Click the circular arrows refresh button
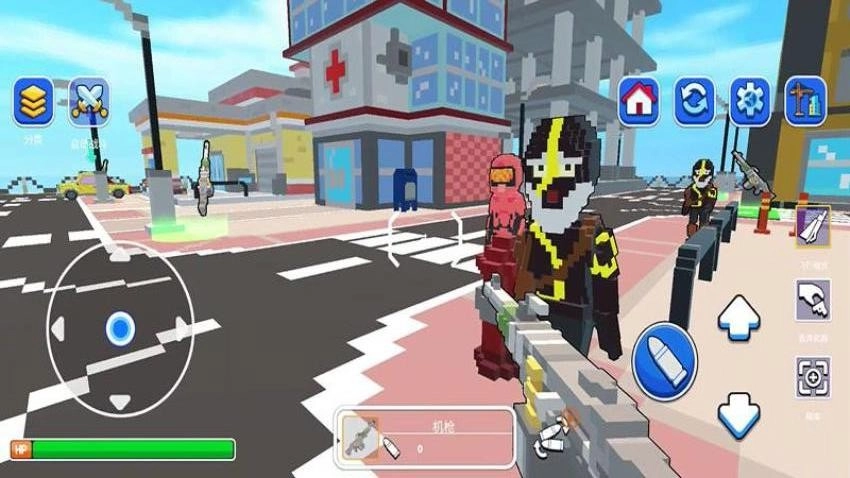 [x=693, y=101]
